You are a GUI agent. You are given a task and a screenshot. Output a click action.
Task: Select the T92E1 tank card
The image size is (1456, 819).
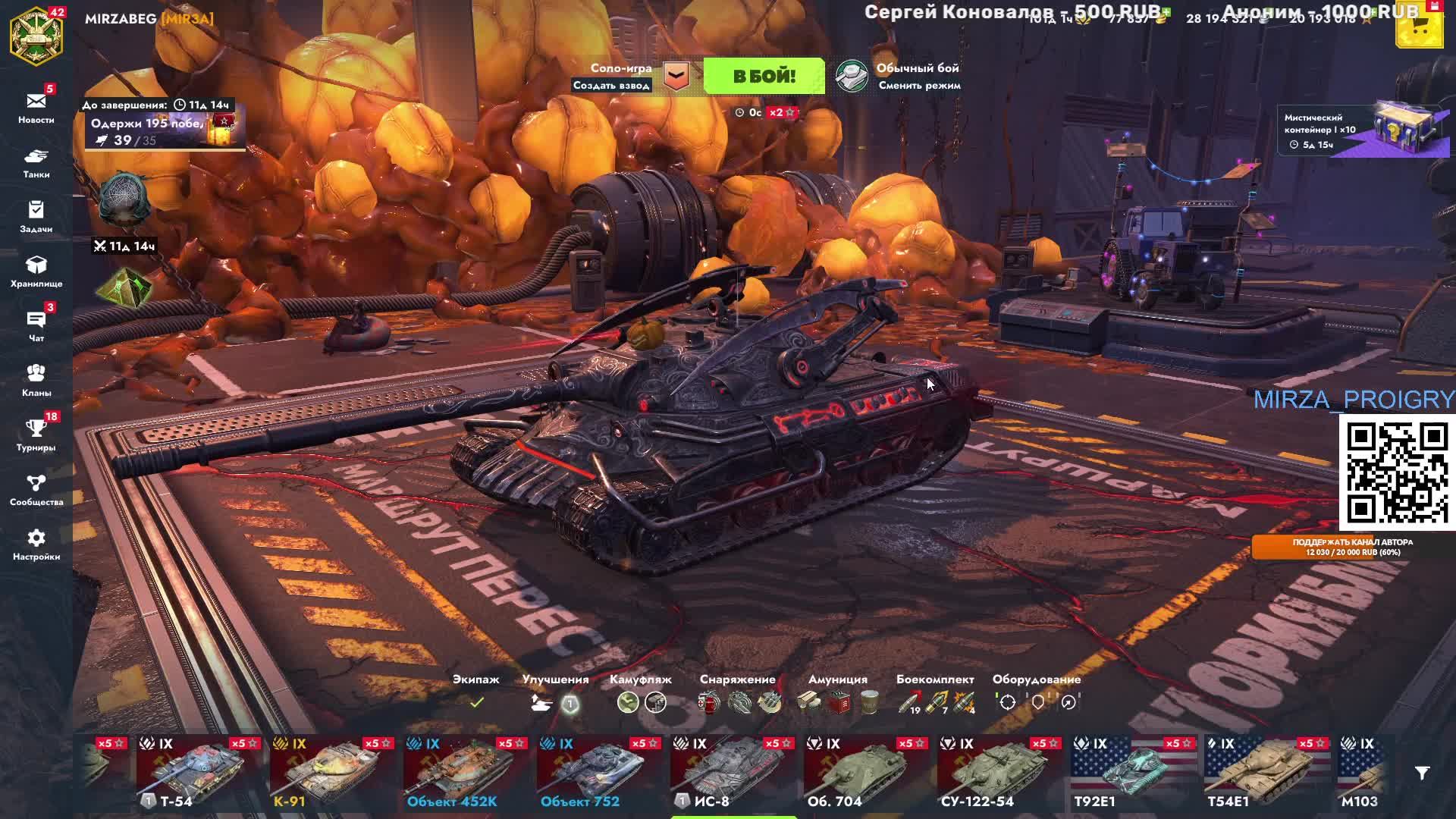coord(1131,772)
